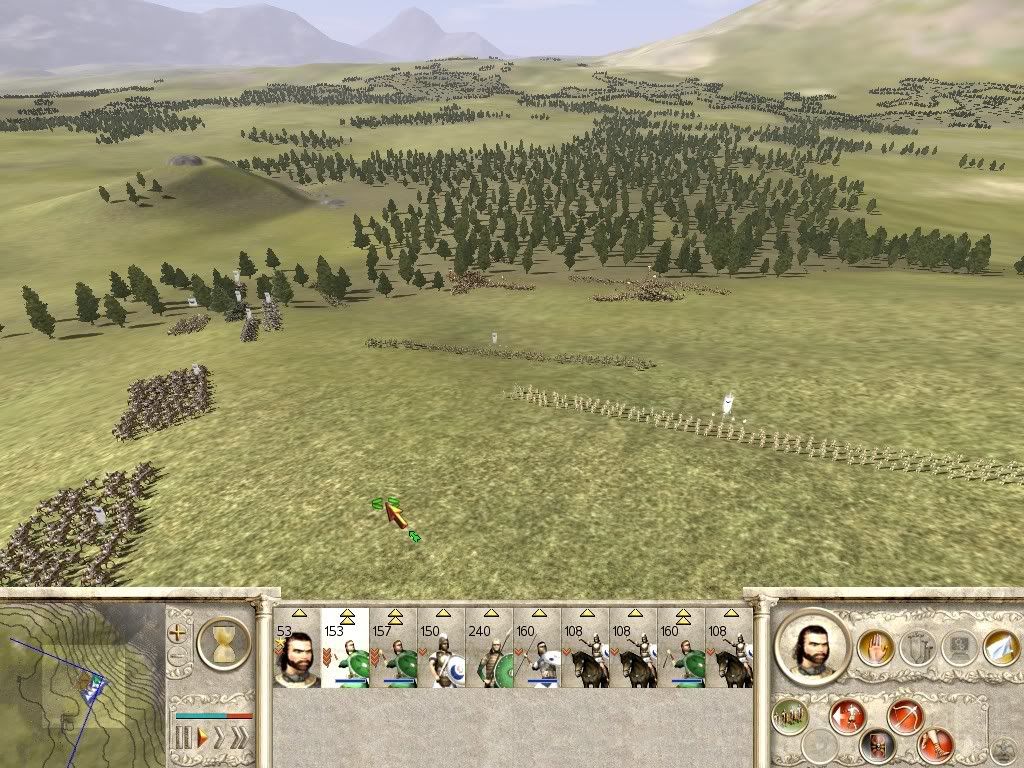Select the 157-man infantry unit card
Image resolution: width=1024 pixels, height=768 pixels.
393,648
